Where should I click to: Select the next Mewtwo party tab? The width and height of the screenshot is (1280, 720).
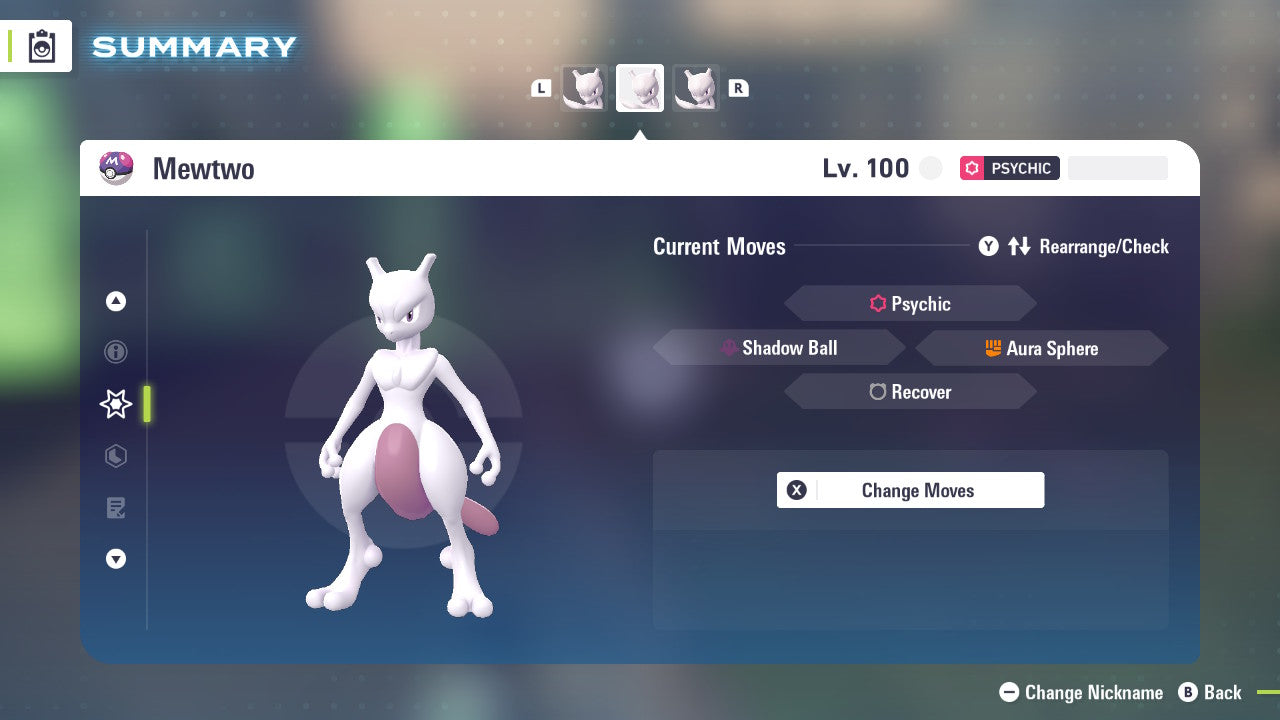click(x=696, y=87)
